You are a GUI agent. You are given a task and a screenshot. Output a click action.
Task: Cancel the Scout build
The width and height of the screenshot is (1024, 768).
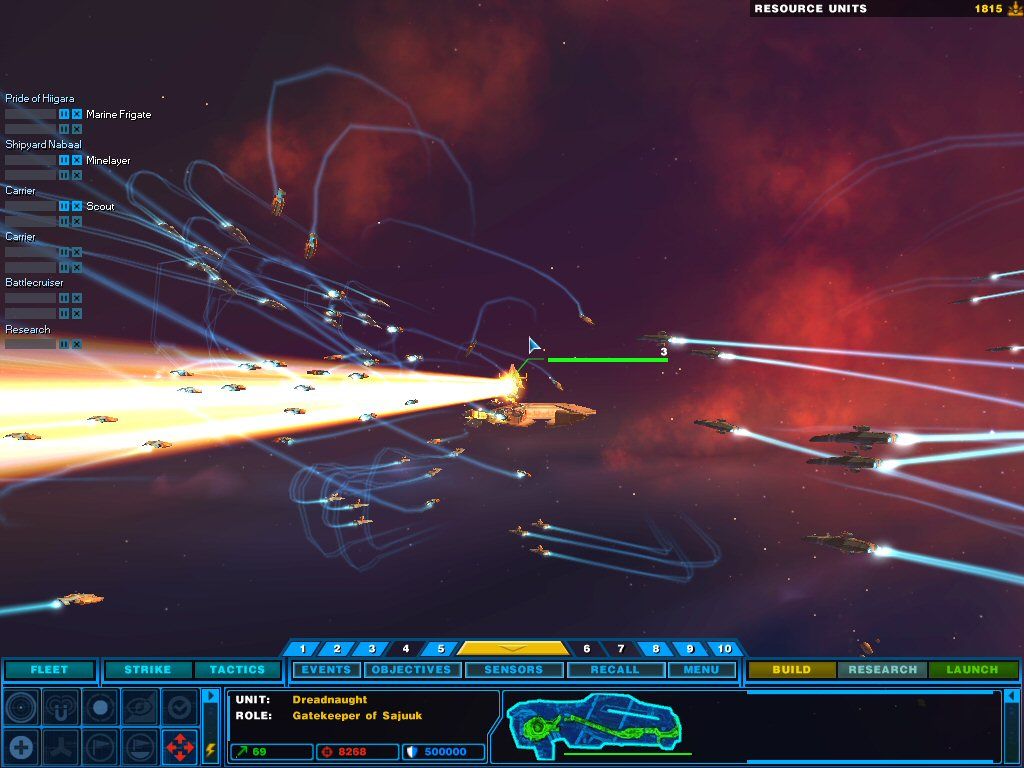pyautogui.click(x=77, y=206)
